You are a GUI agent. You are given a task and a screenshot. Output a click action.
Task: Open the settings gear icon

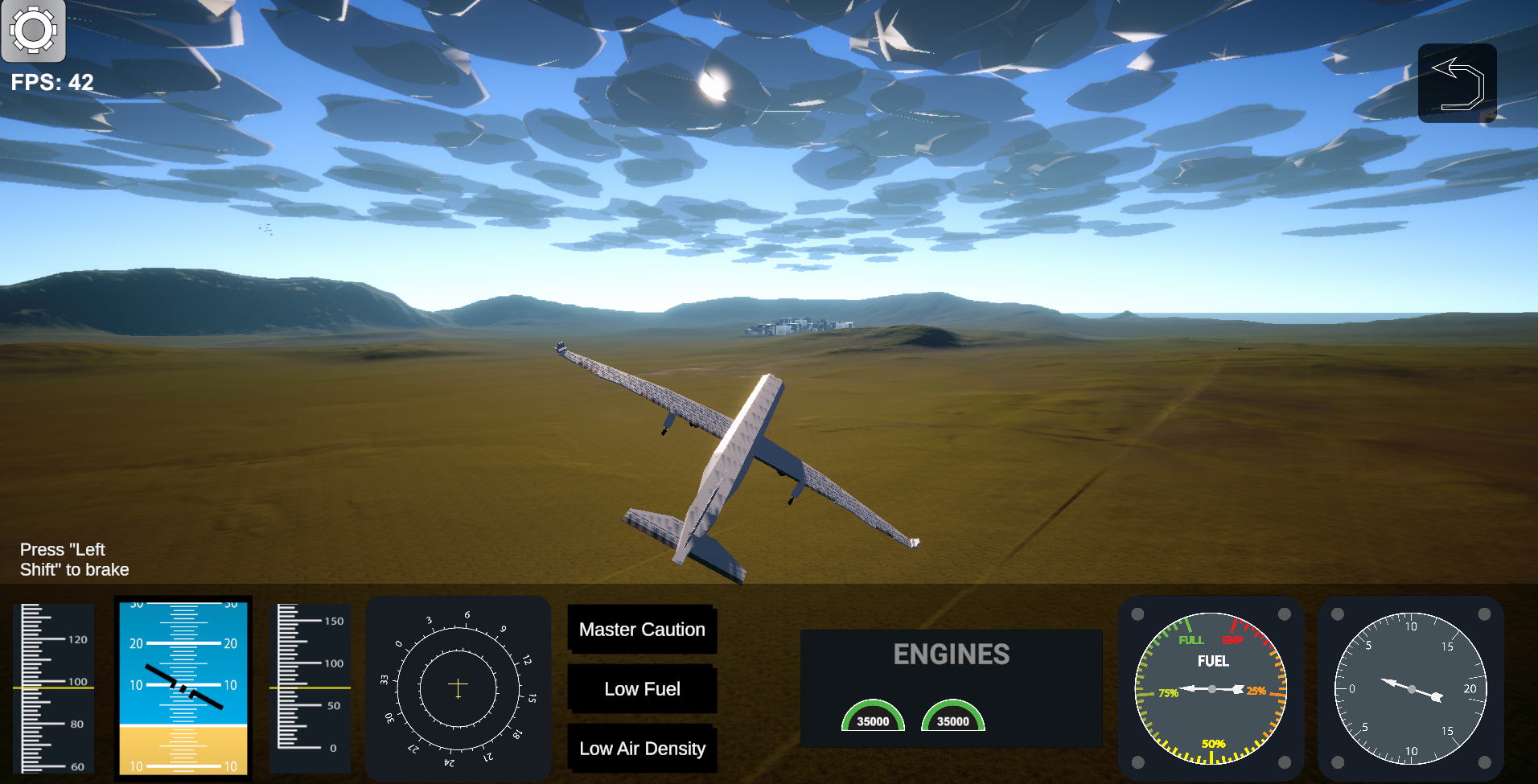pos(34,31)
